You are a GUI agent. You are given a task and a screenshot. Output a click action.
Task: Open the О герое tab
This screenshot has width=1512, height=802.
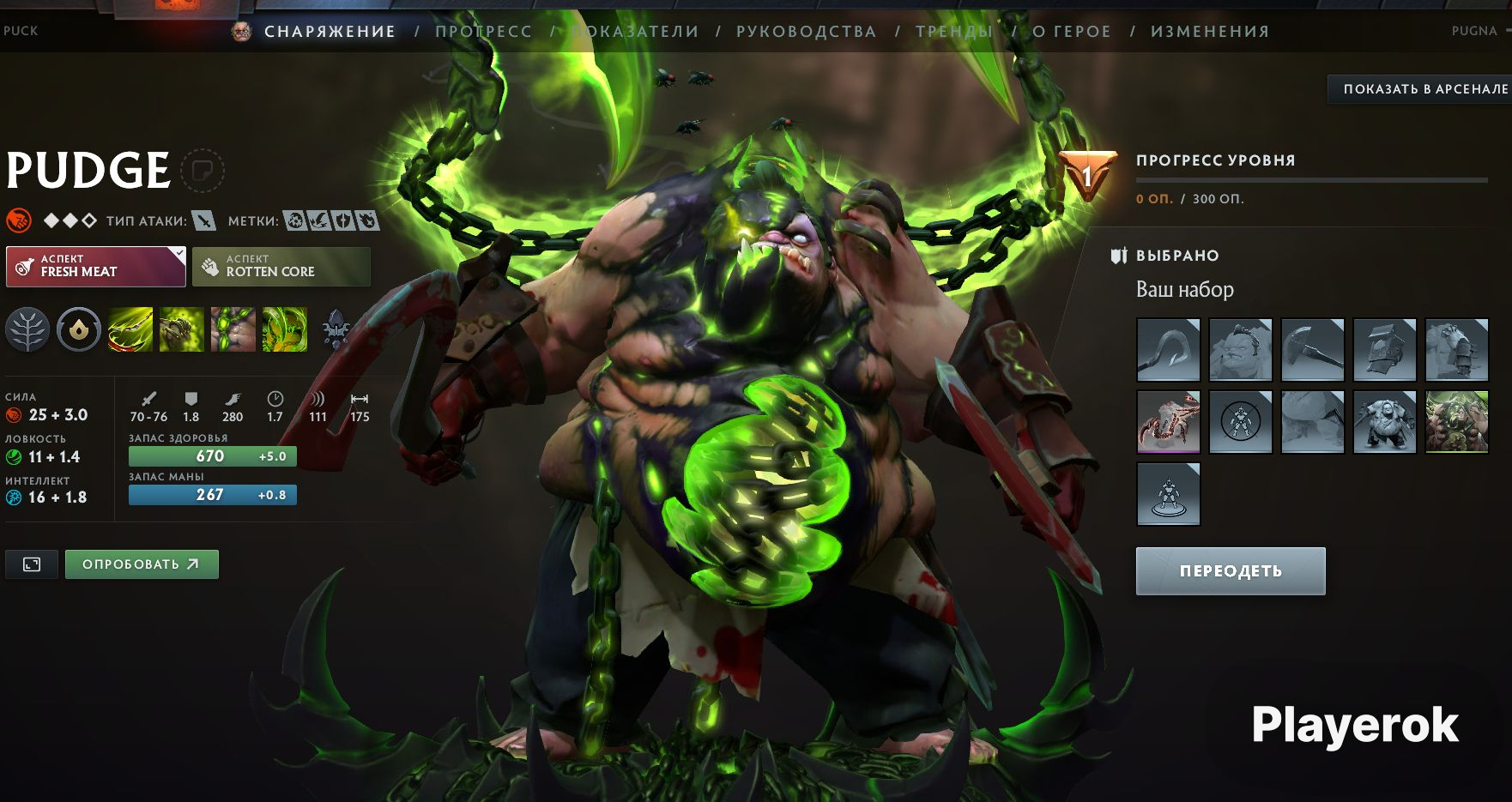[x=1071, y=32]
